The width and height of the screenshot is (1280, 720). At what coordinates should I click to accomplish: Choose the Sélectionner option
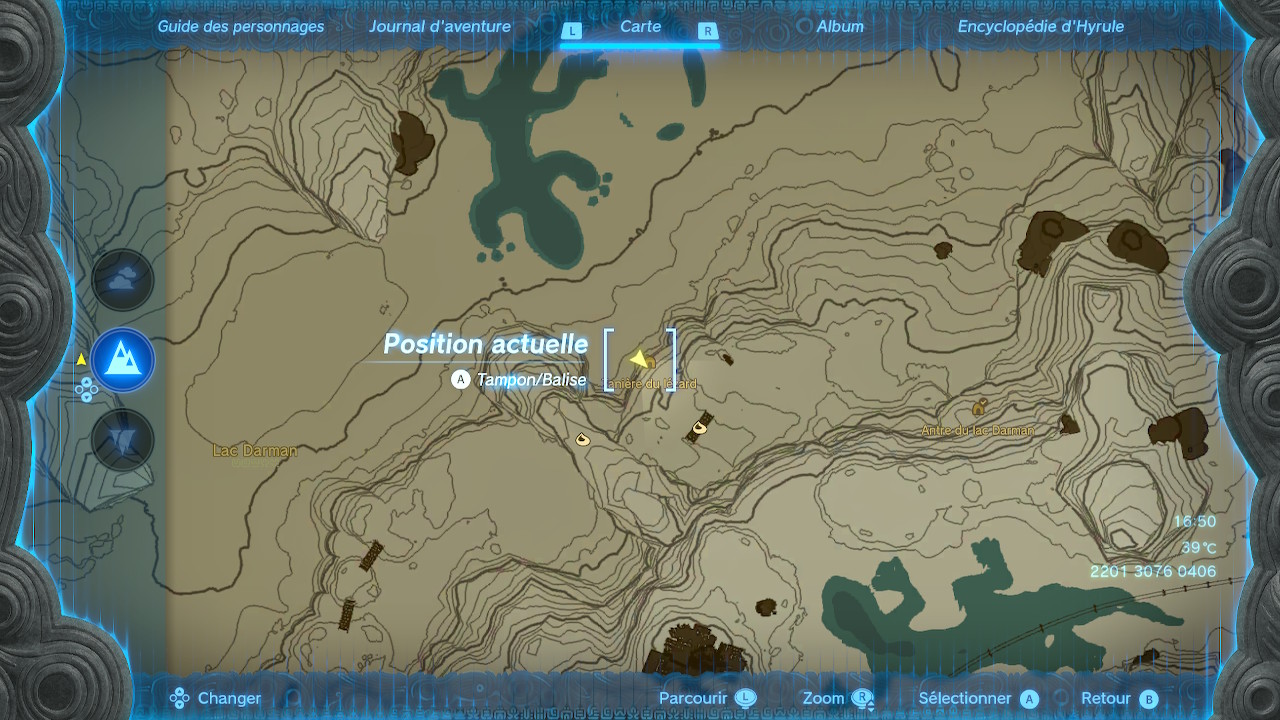[978, 699]
